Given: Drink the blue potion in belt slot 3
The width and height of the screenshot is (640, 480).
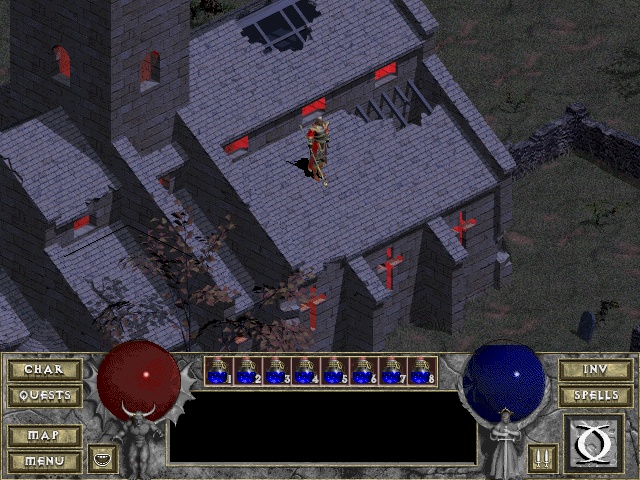Looking at the screenshot, I should [278, 371].
